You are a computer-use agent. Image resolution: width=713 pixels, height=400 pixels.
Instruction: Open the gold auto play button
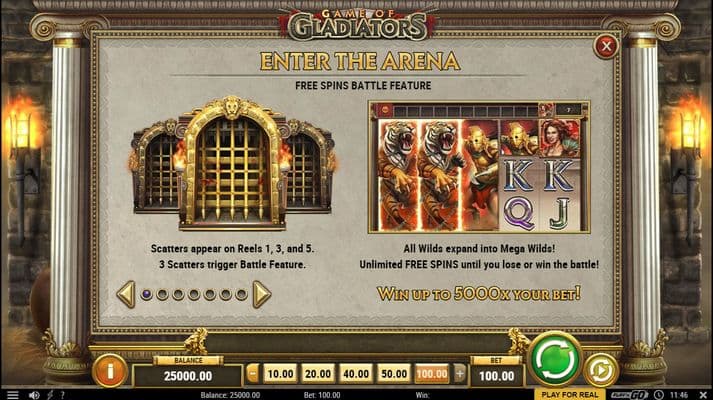[x=600, y=370]
